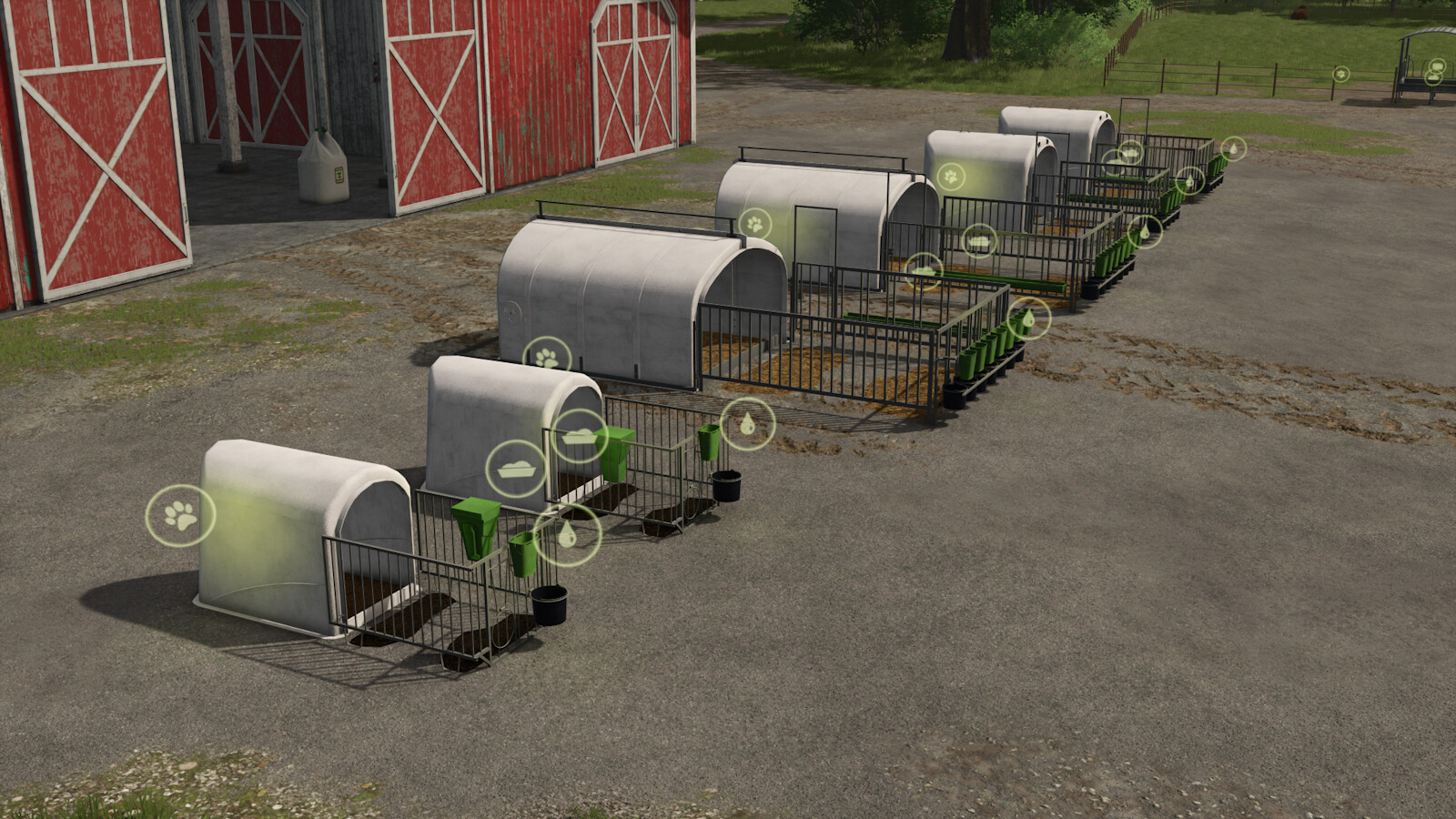
Task: Select the food trough icon beside the second hutch
Action: click(514, 467)
